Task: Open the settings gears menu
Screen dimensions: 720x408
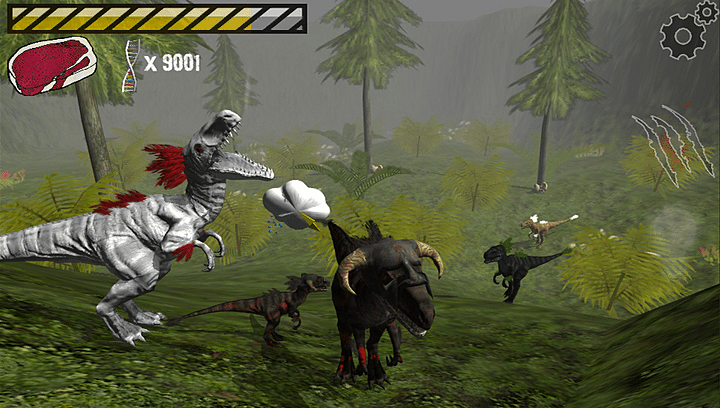Action: (x=688, y=30)
